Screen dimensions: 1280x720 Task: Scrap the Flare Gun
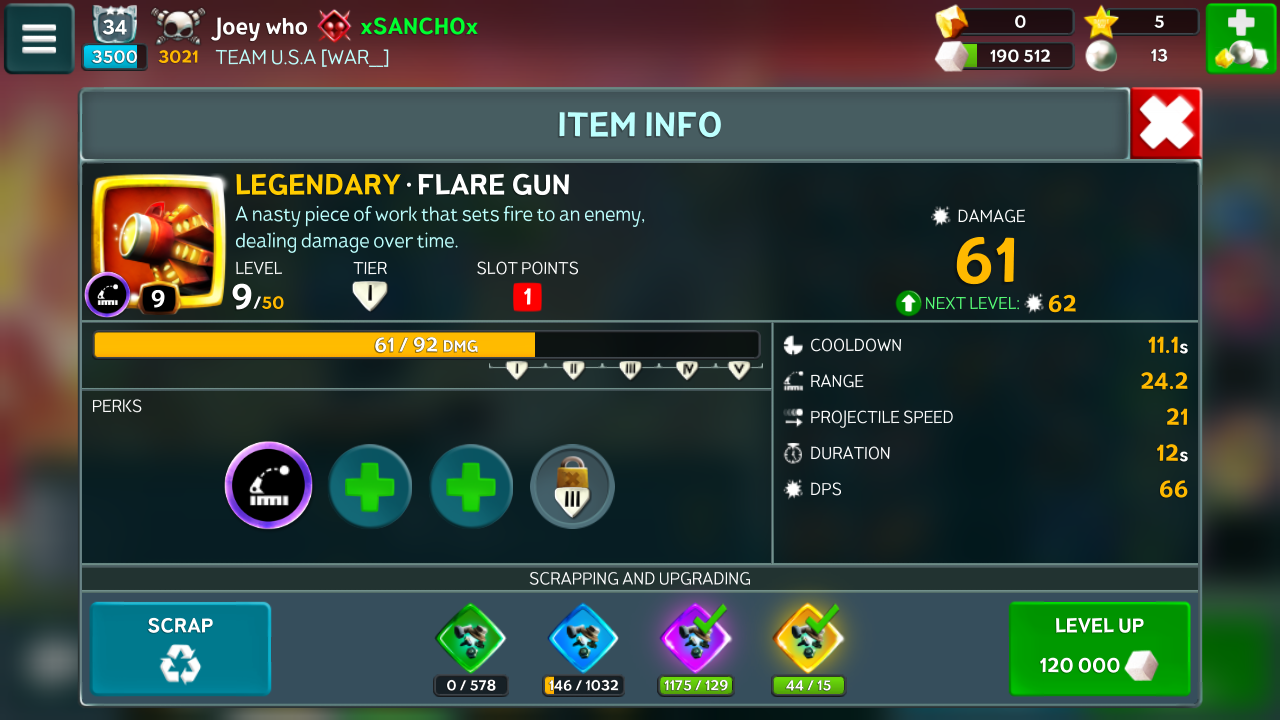181,648
